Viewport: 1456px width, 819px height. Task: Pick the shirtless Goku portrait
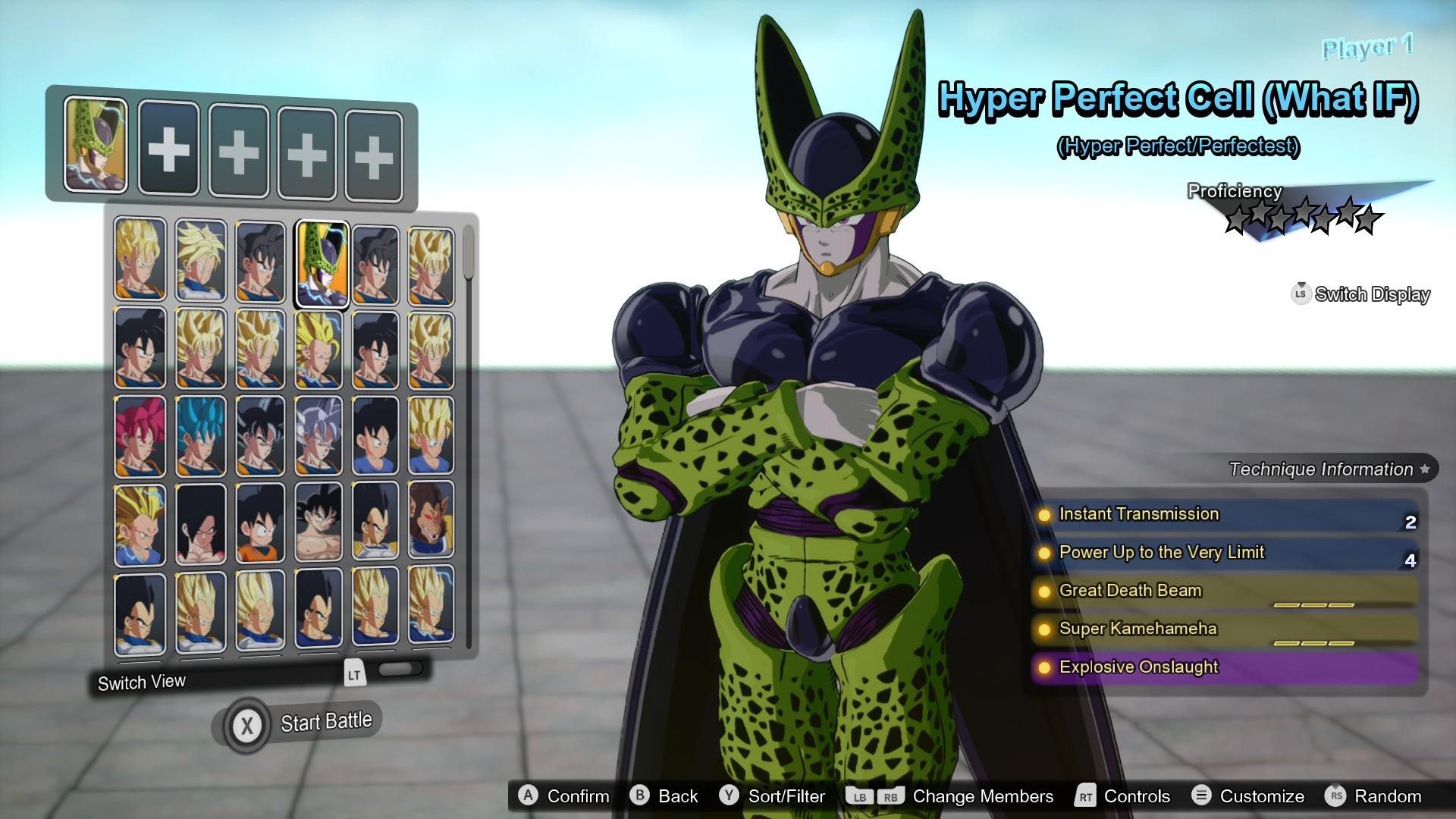[x=319, y=523]
